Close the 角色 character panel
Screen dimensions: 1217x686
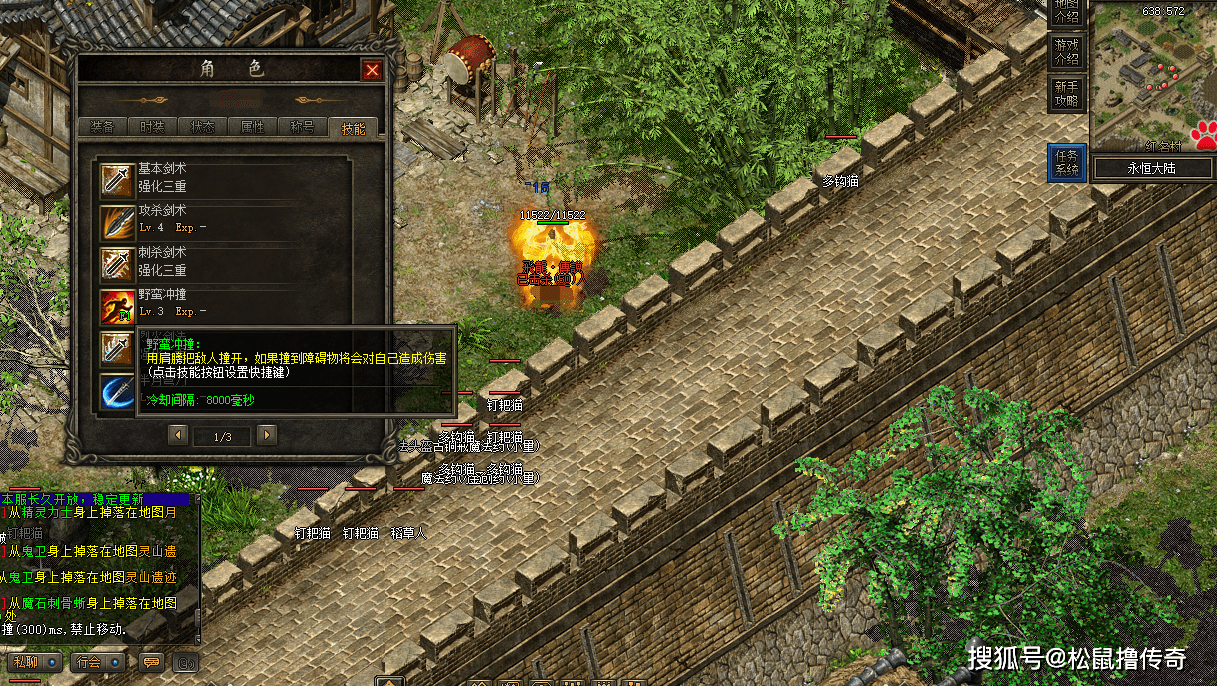click(x=372, y=70)
